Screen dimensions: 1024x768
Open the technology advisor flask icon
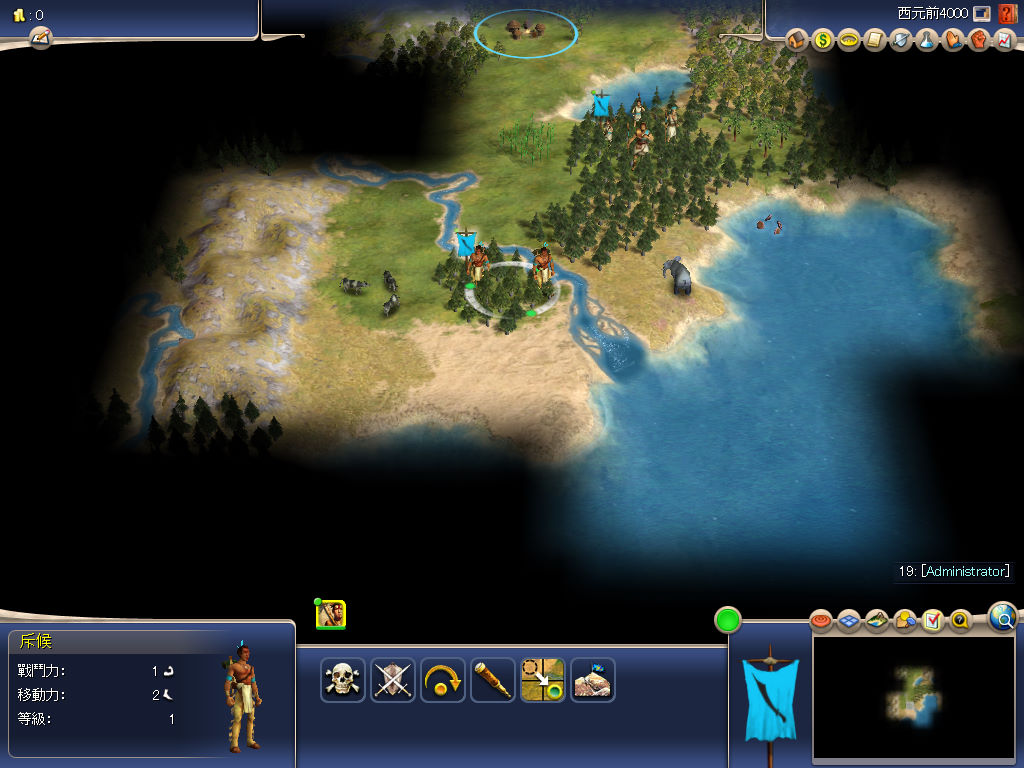(927, 41)
